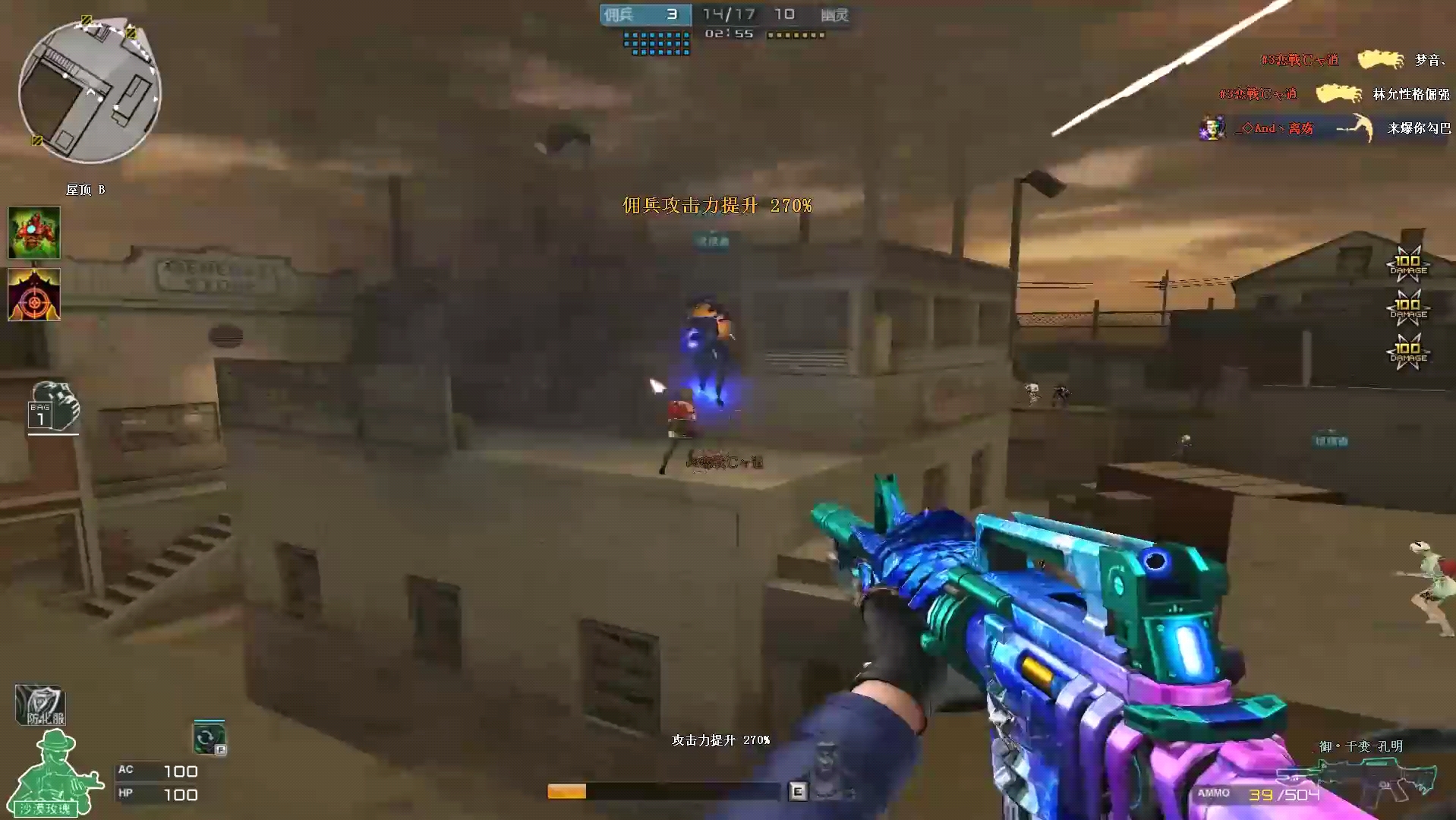Image resolution: width=1456 pixels, height=820 pixels.
Task: Activate the green swap-arrows skill icon
Action: pyautogui.click(x=209, y=737)
